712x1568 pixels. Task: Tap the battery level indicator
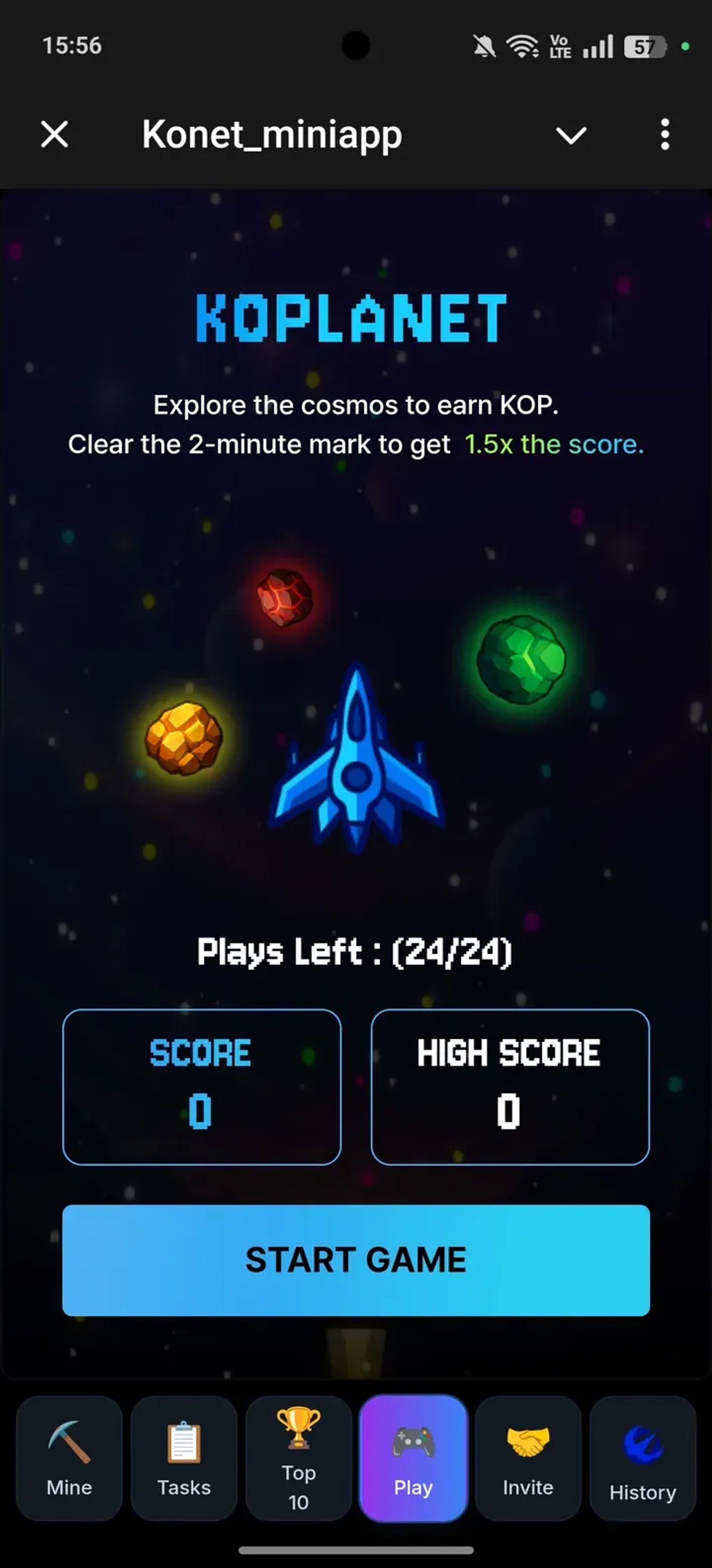(644, 46)
